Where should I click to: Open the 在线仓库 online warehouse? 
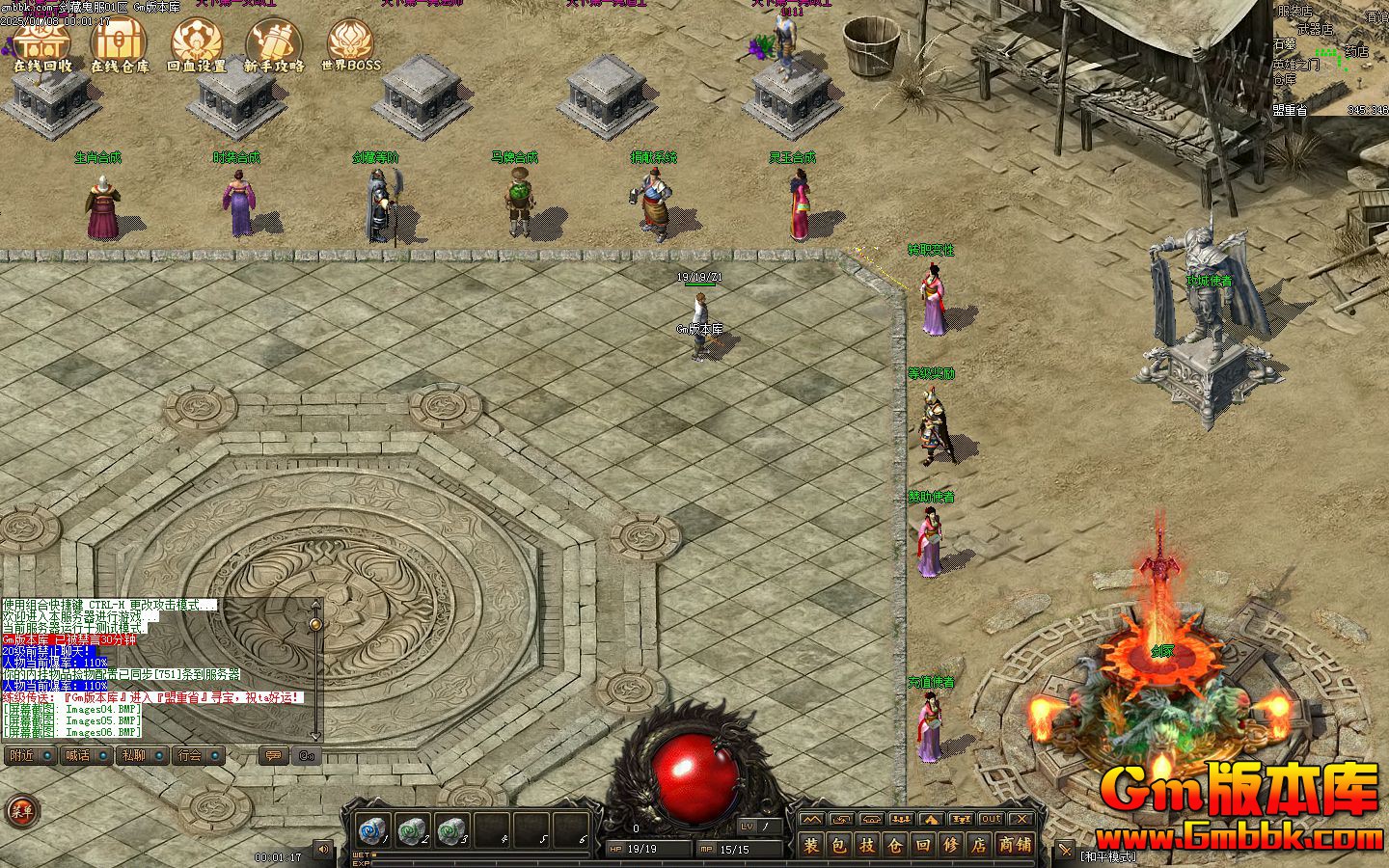point(120,45)
